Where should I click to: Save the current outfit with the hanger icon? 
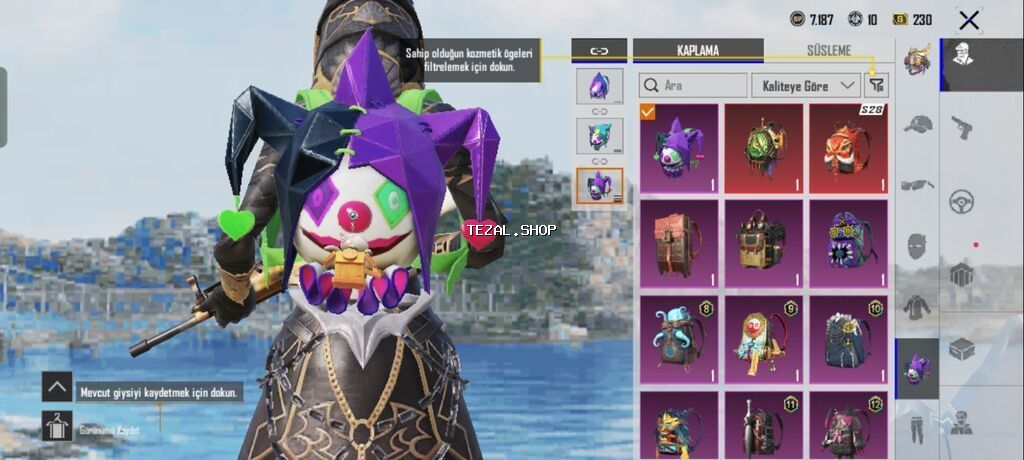click(57, 426)
